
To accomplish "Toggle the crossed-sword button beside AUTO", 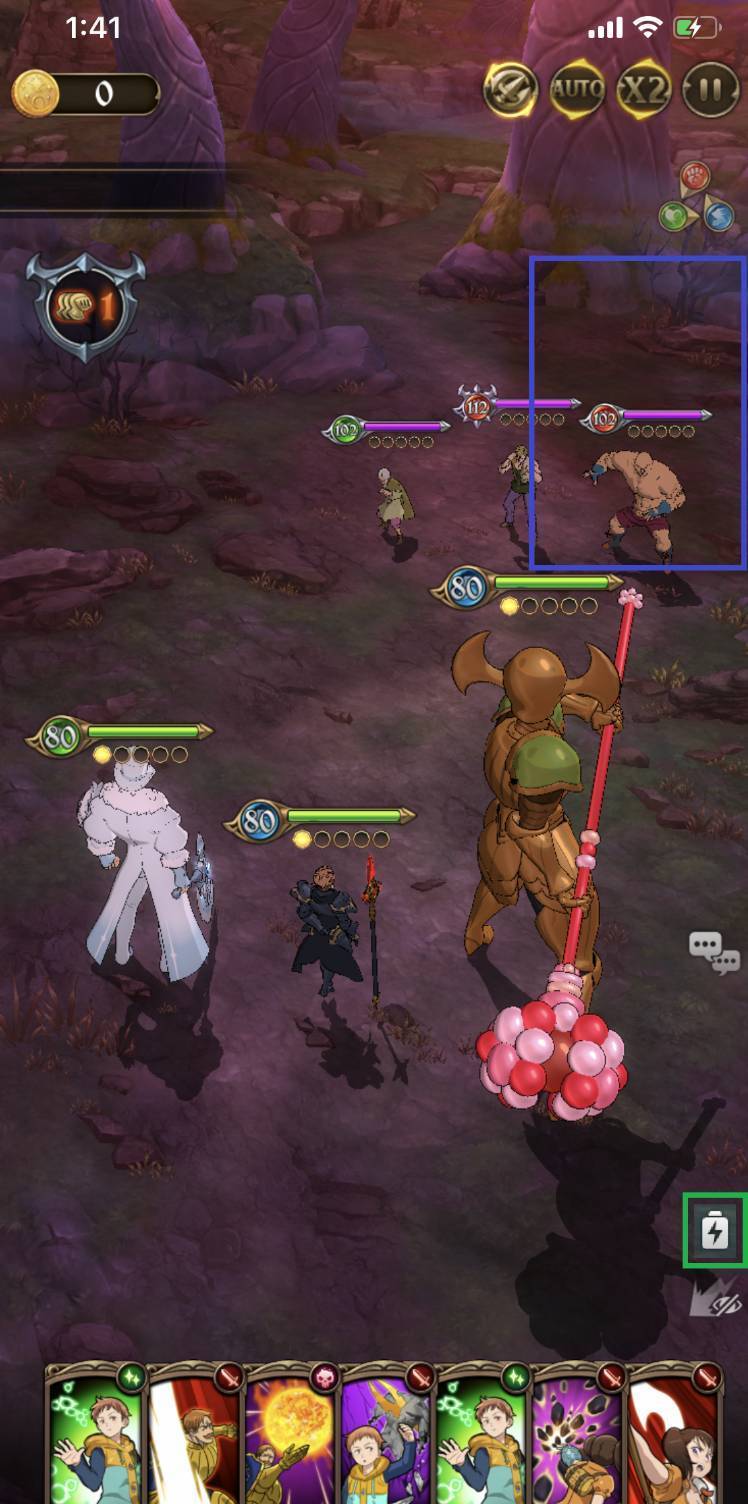I will click(x=511, y=91).
